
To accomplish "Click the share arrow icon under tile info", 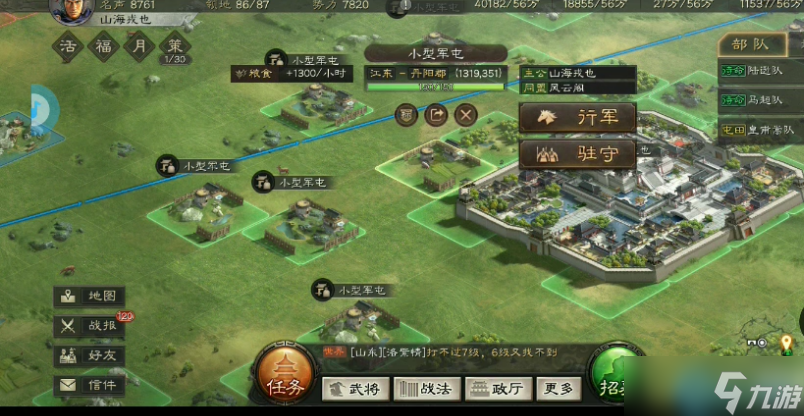I will click(x=436, y=115).
